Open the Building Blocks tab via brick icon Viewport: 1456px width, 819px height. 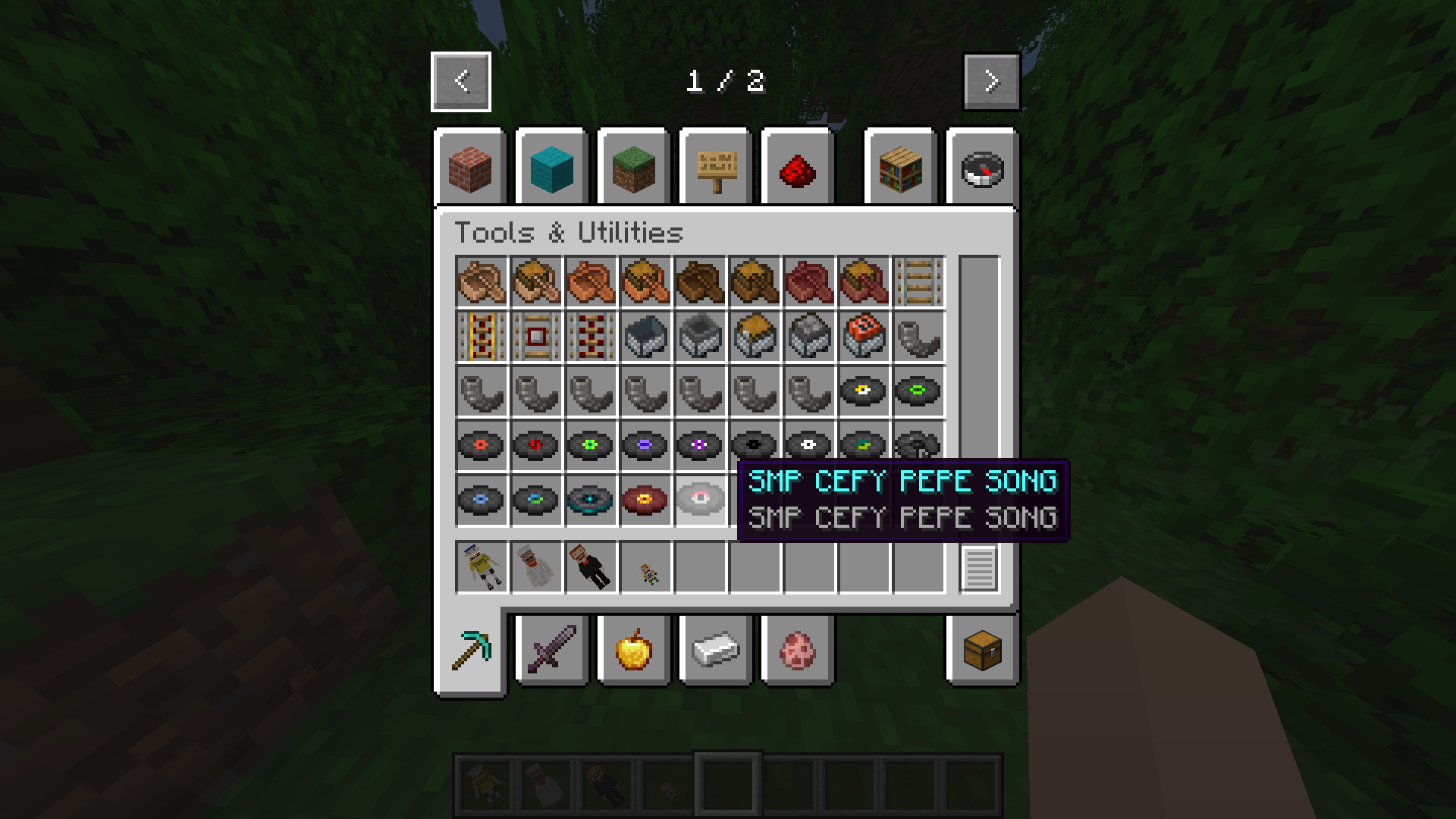[x=470, y=168]
